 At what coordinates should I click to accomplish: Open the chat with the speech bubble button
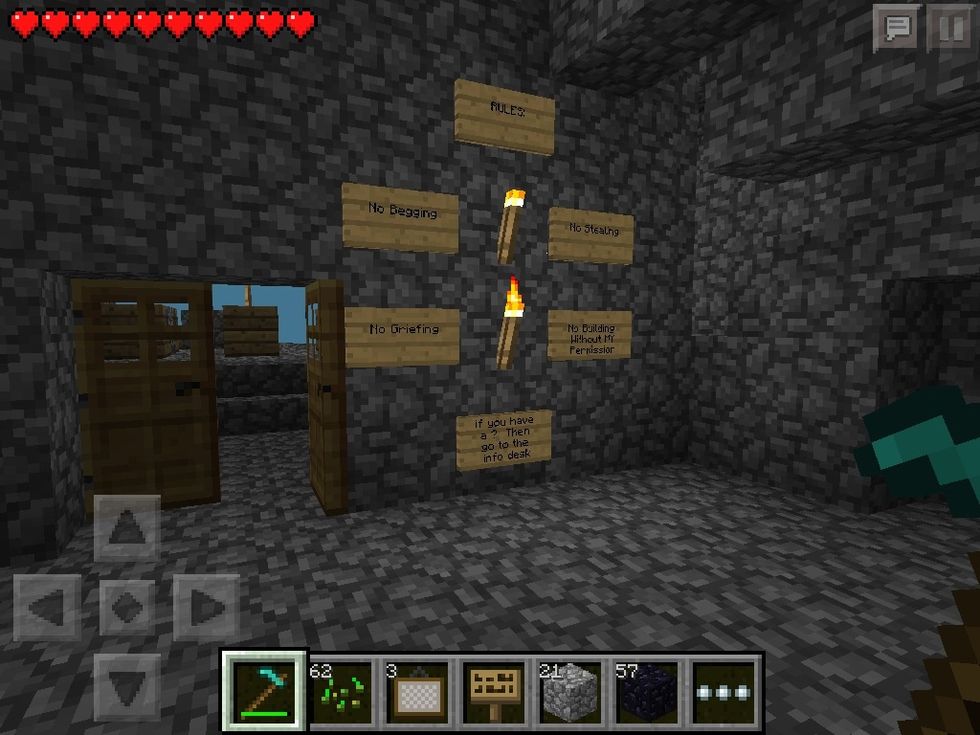[x=897, y=28]
